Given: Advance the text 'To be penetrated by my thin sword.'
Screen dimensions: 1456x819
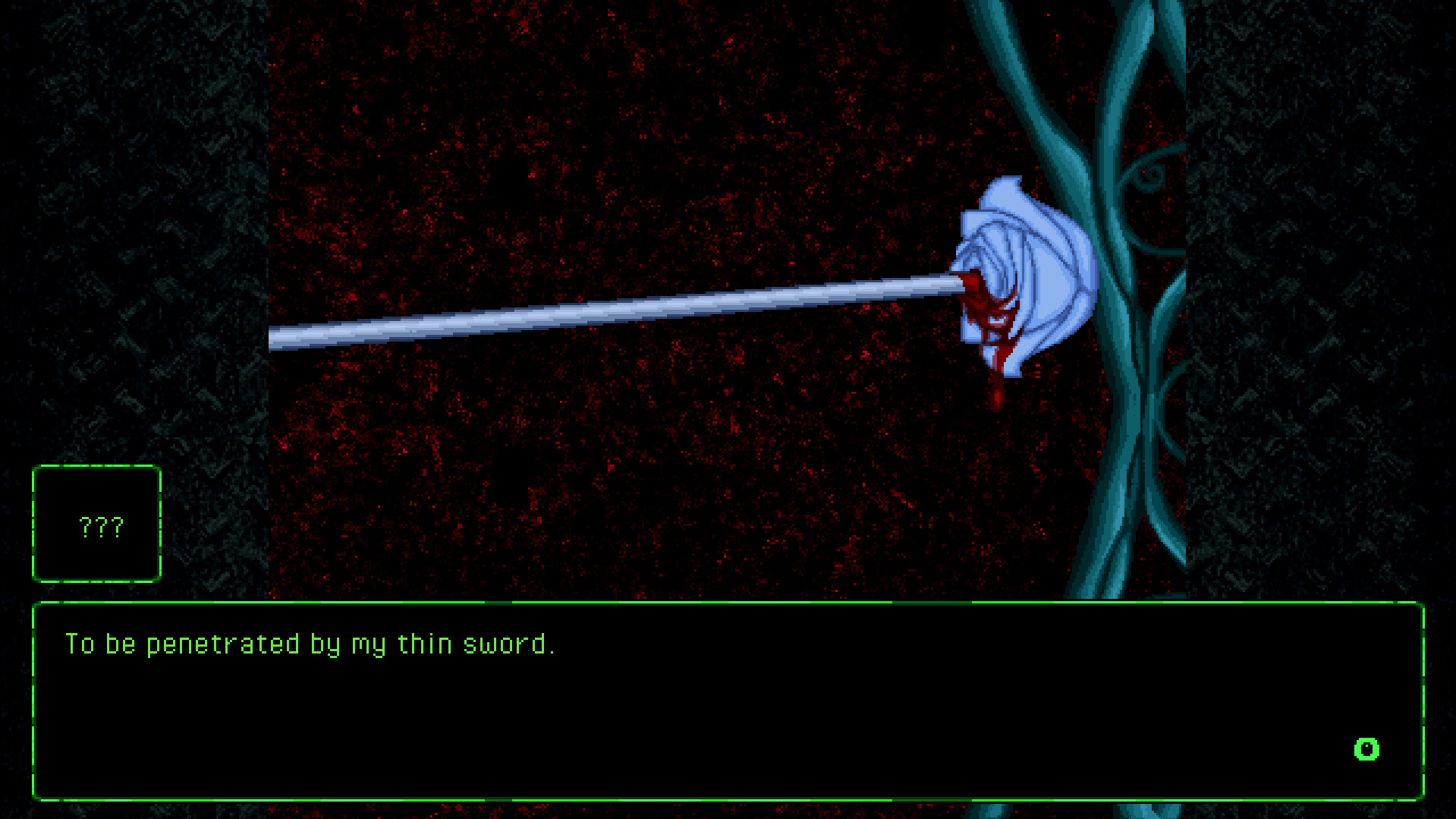Looking at the screenshot, I should (311, 644).
